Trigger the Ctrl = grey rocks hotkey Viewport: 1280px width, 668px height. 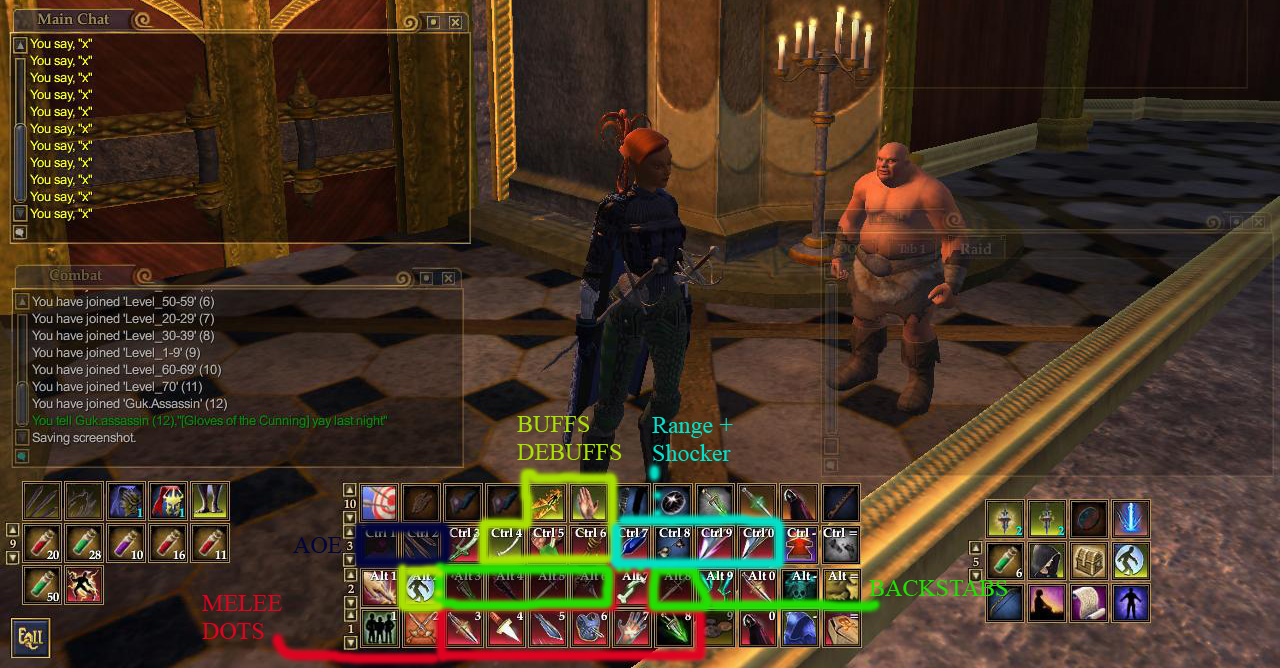842,544
